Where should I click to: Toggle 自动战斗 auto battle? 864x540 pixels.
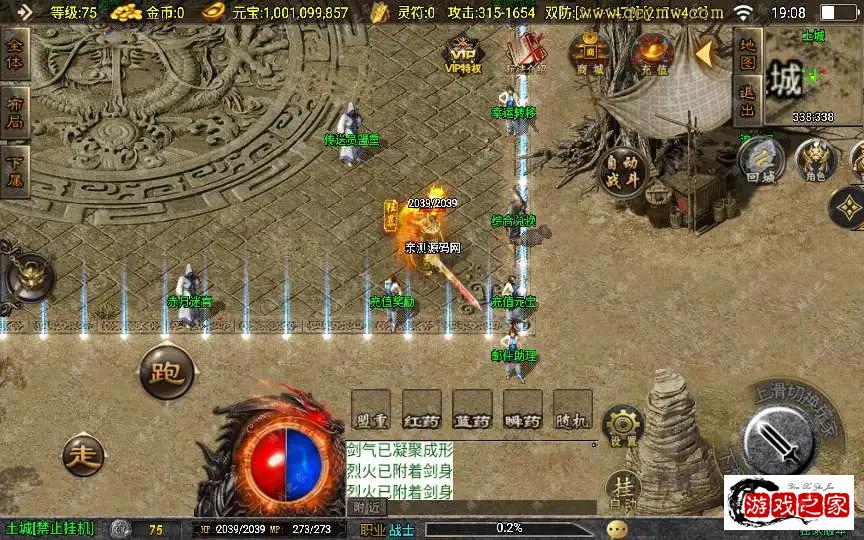[622, 172]
